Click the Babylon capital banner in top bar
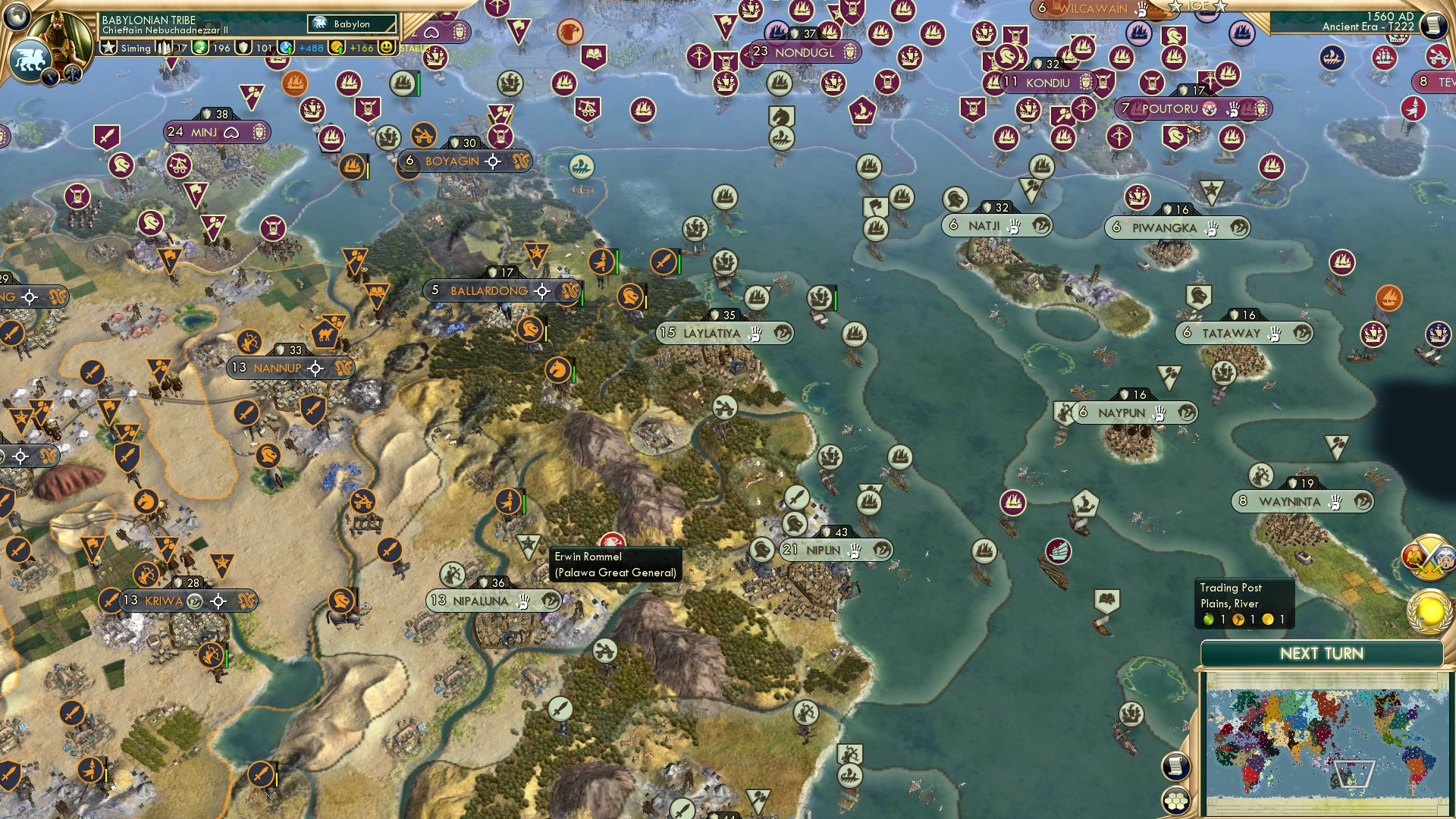 coord(350,24)
